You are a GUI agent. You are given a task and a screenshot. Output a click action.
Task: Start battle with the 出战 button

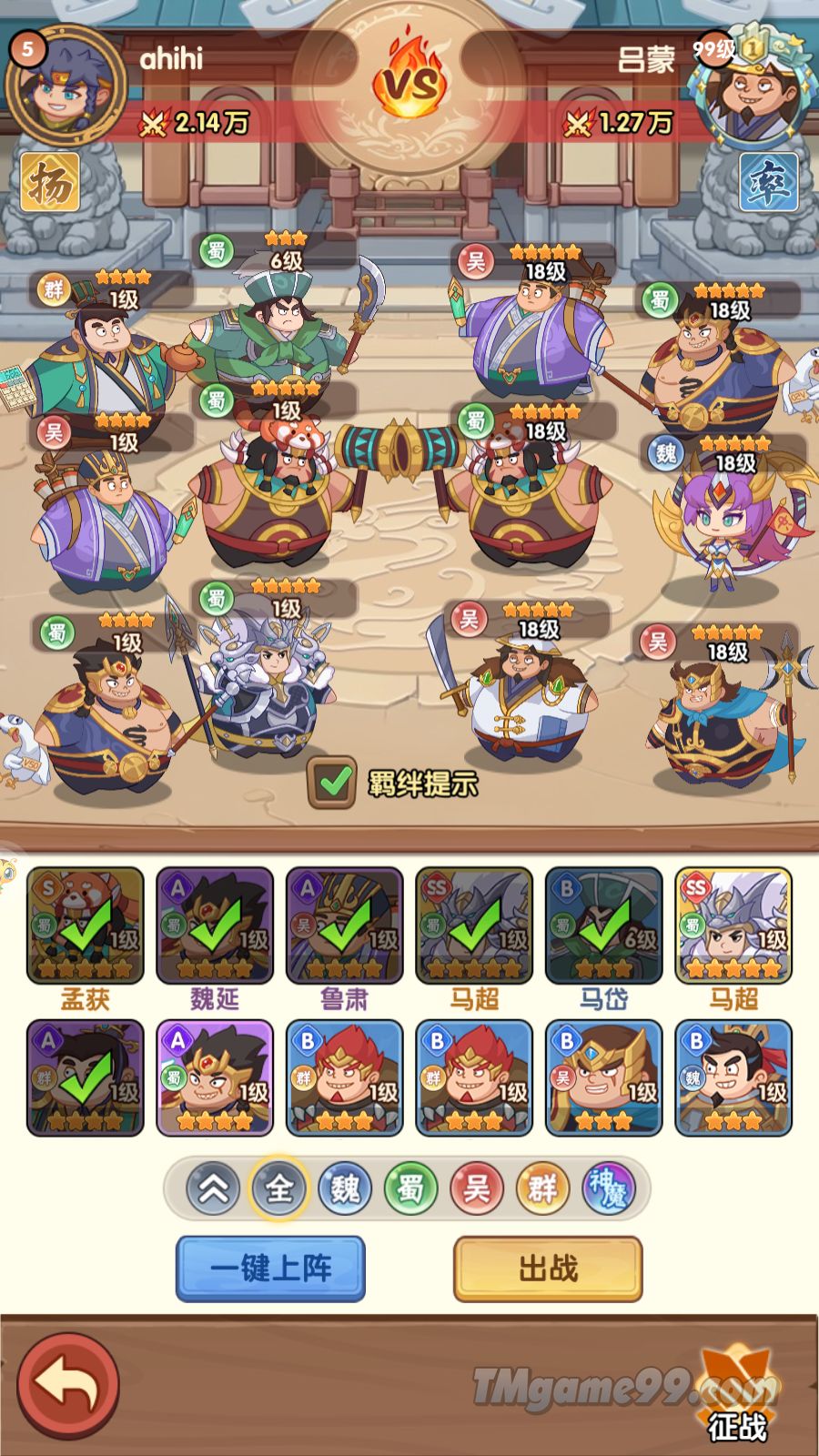pyautogui.click(x=548, y=1268)
